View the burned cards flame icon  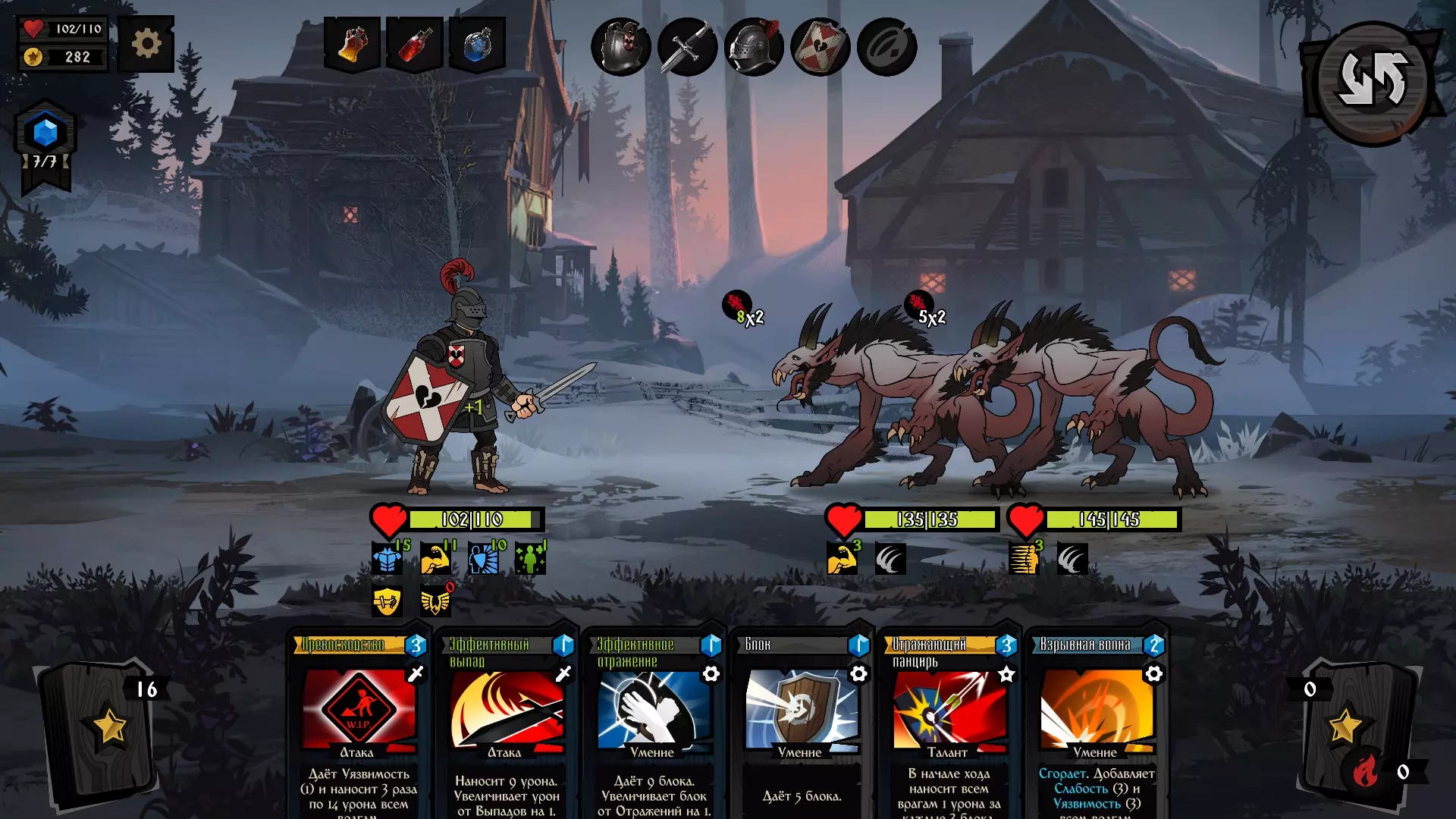click(x=1365, y=772)
